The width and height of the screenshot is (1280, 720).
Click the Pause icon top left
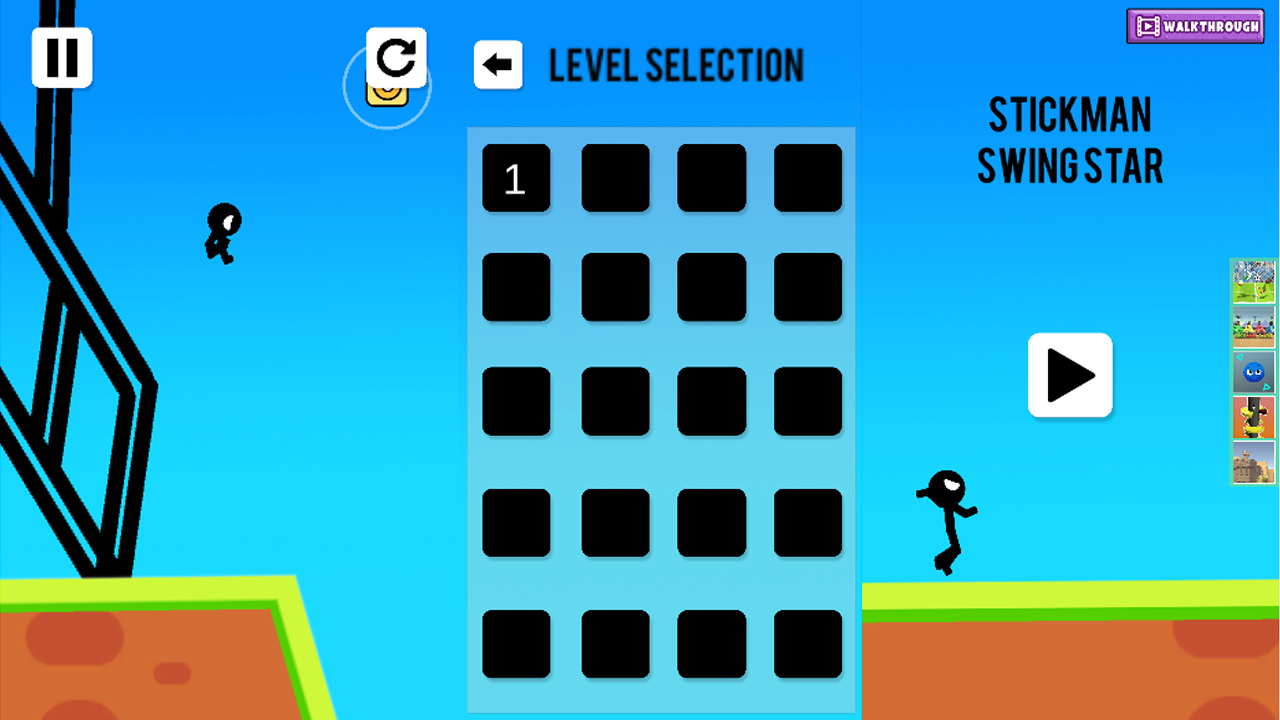tap(62, 57)
